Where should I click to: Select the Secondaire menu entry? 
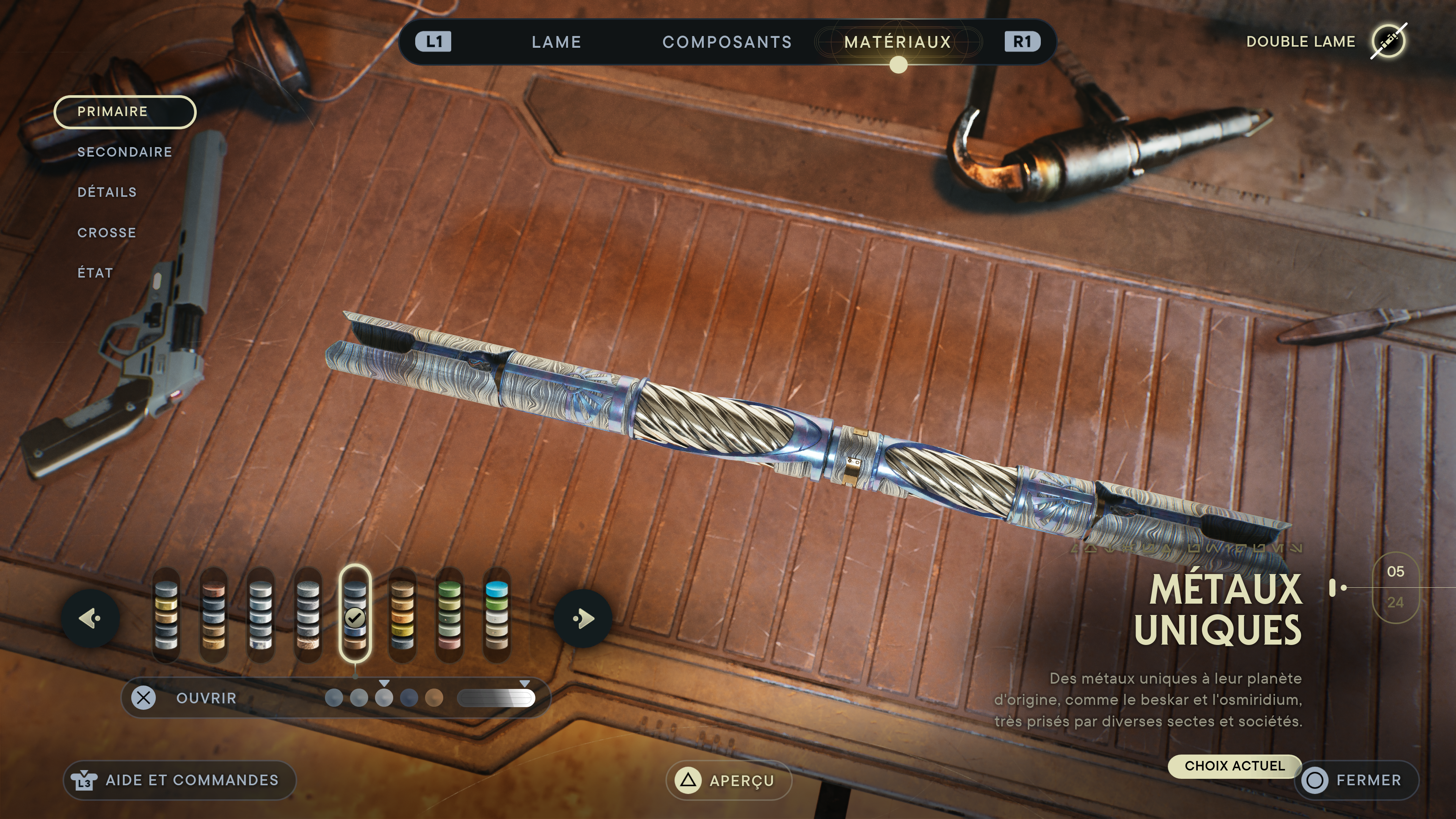tap(124, 152)
